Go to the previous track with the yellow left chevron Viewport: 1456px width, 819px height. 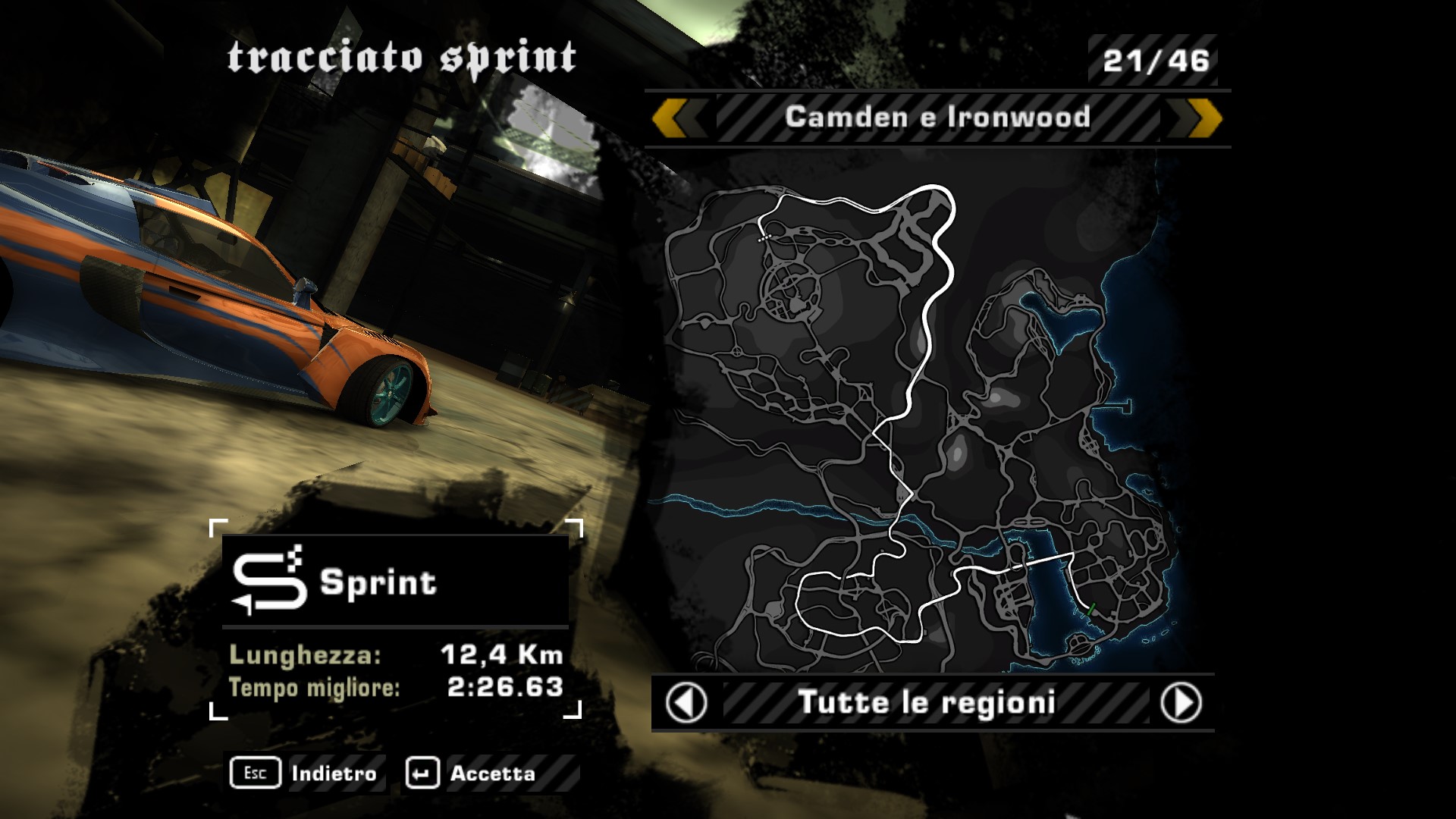tap(673, 118)
